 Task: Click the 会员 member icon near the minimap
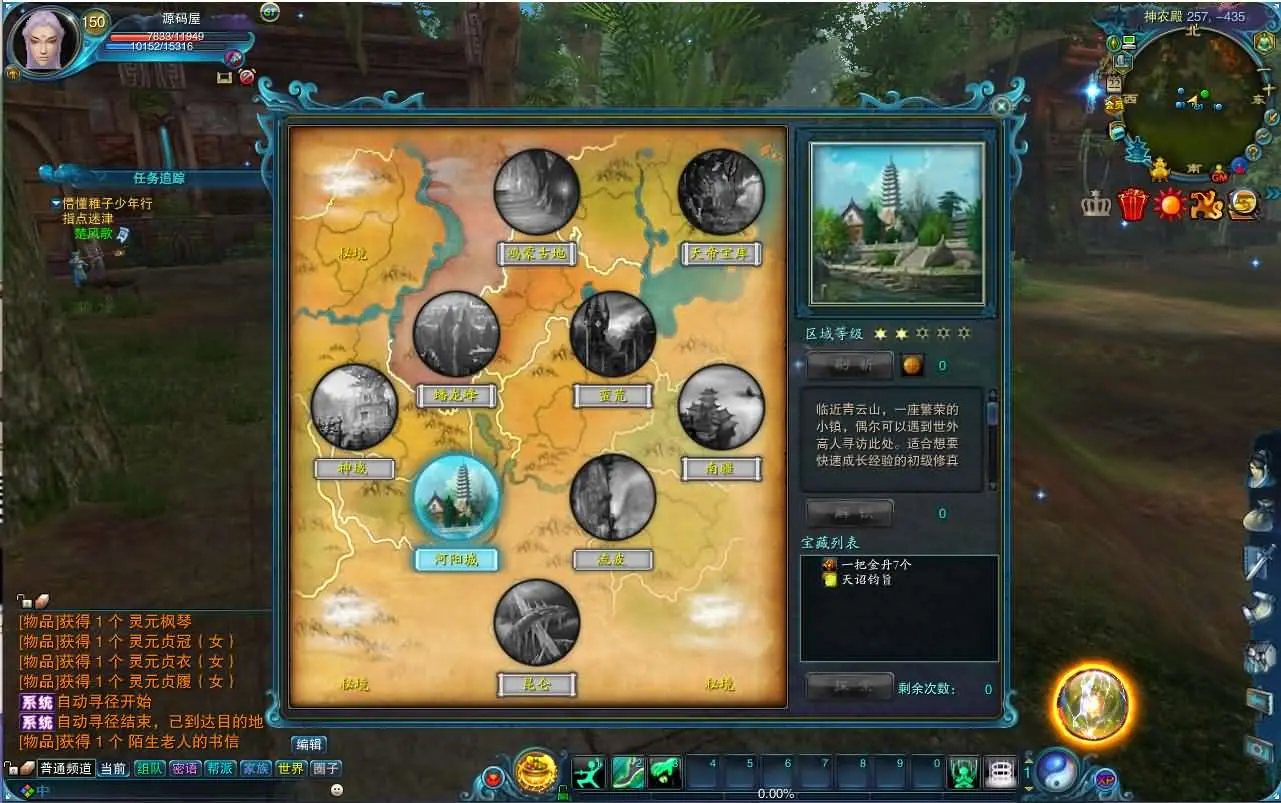coord(1113,103)
